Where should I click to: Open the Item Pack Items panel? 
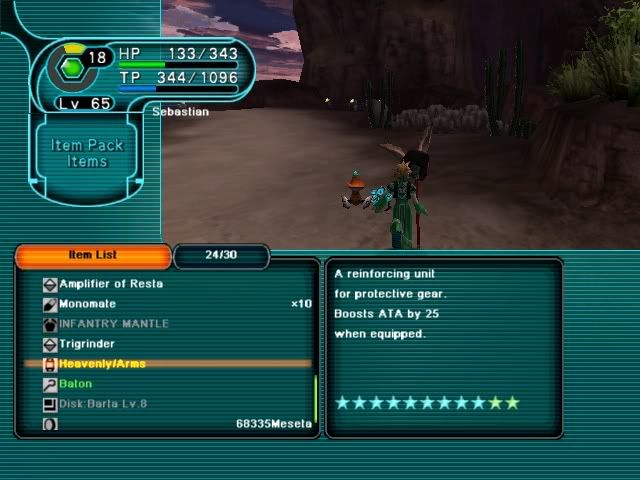(87, 153)
